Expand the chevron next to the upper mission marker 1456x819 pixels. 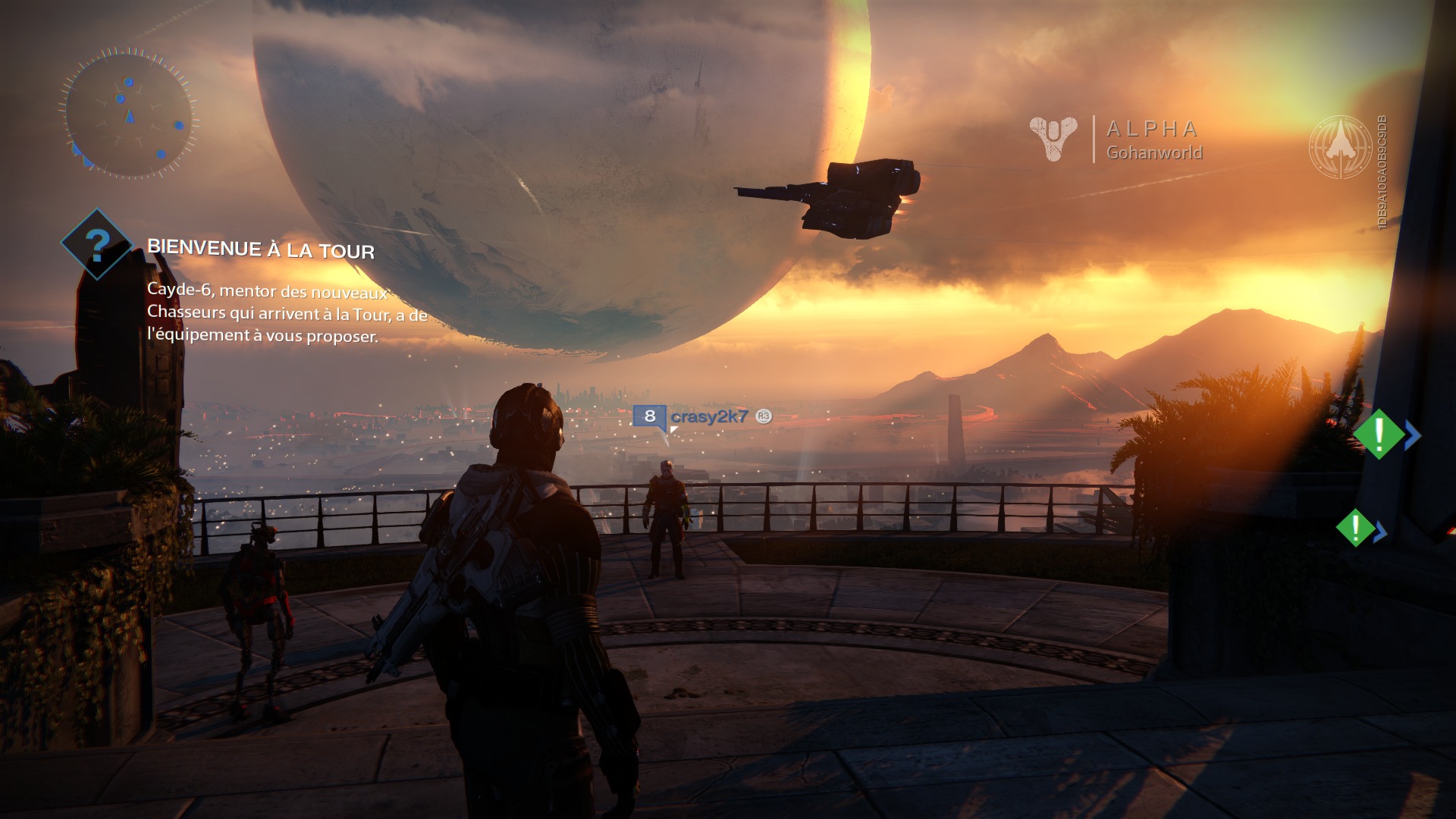[x=1413, y=435]
